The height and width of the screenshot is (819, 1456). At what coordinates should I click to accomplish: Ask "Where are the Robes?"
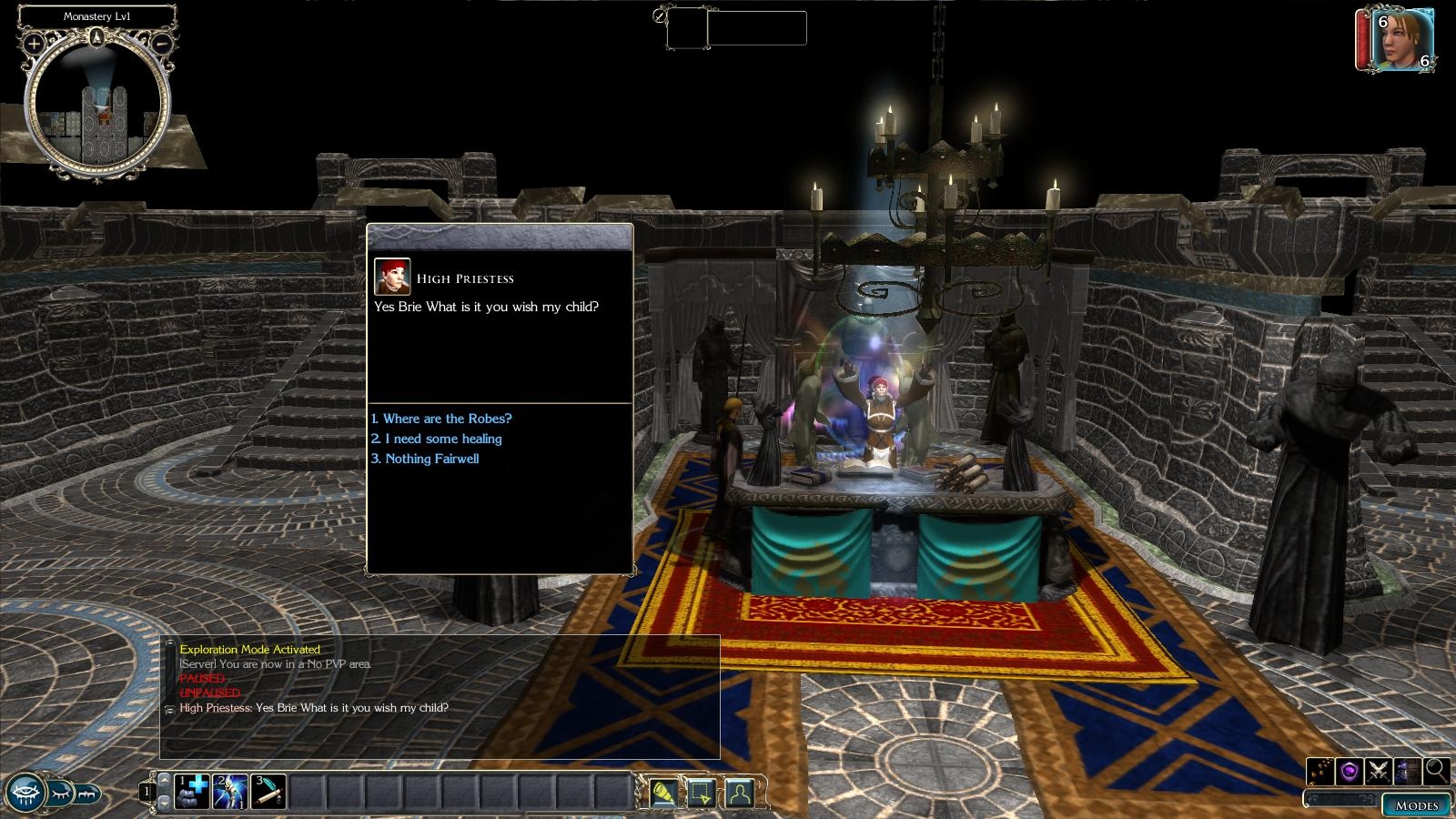(447, 419)
